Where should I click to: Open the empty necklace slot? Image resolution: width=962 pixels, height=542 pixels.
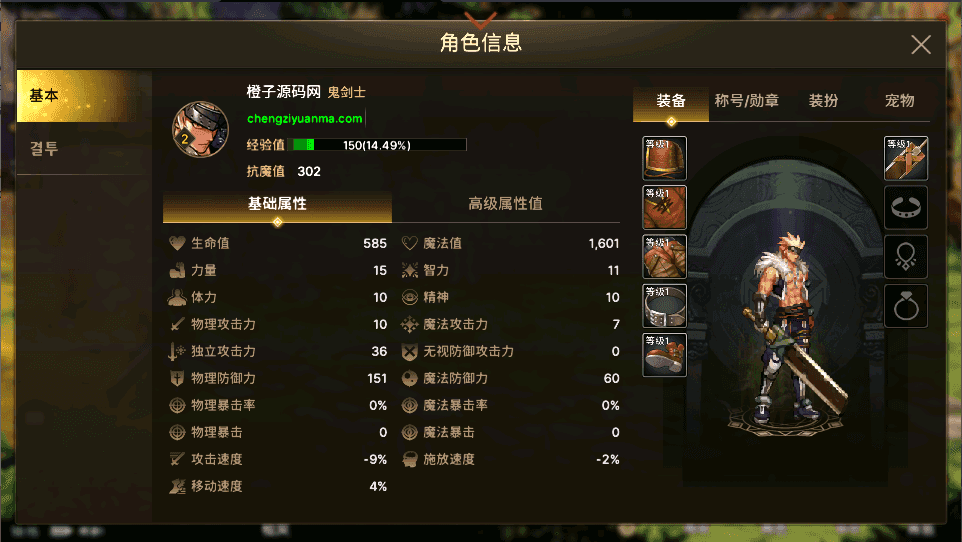click(906, 257)
